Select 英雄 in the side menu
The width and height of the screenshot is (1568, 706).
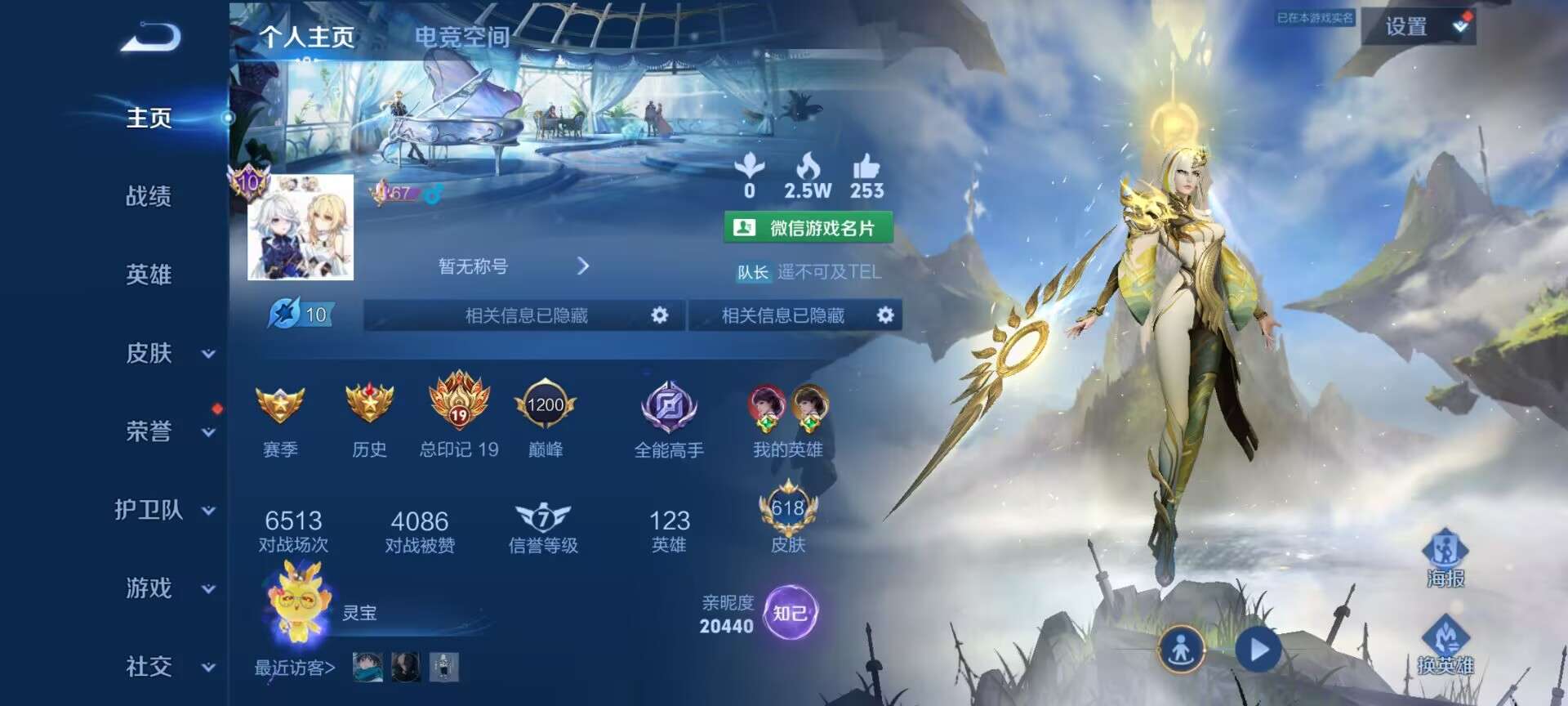click(x=149, y=275)
